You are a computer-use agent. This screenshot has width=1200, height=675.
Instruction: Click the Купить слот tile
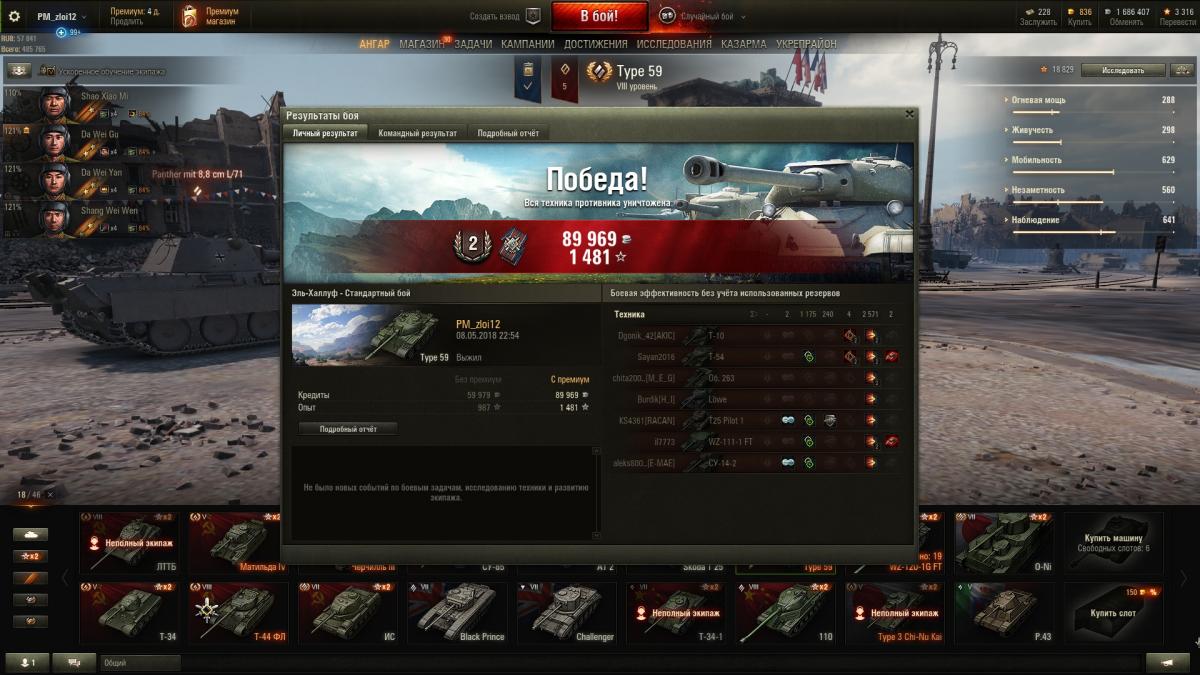point(1113,613)
